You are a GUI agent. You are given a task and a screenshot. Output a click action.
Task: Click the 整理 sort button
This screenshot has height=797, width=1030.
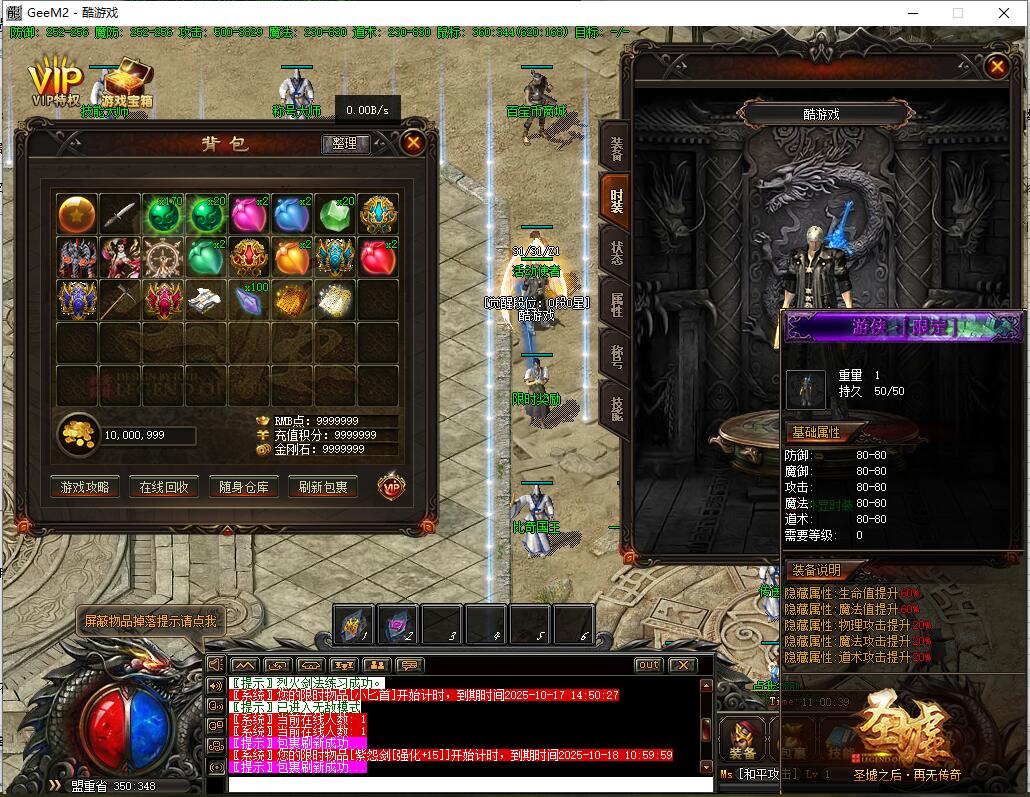(x=345, y=144)
